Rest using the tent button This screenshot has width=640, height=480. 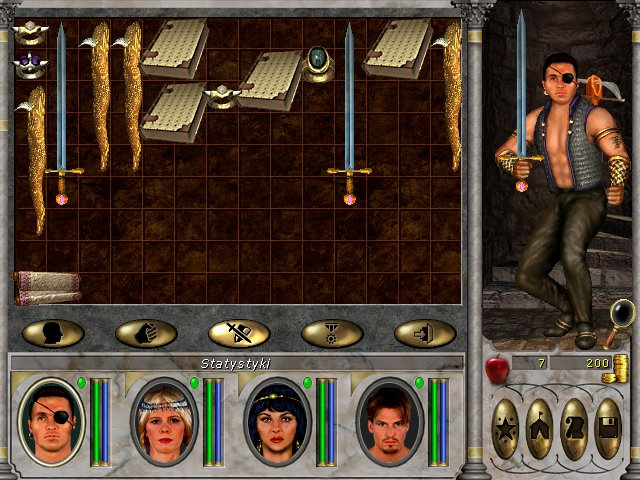540,428
